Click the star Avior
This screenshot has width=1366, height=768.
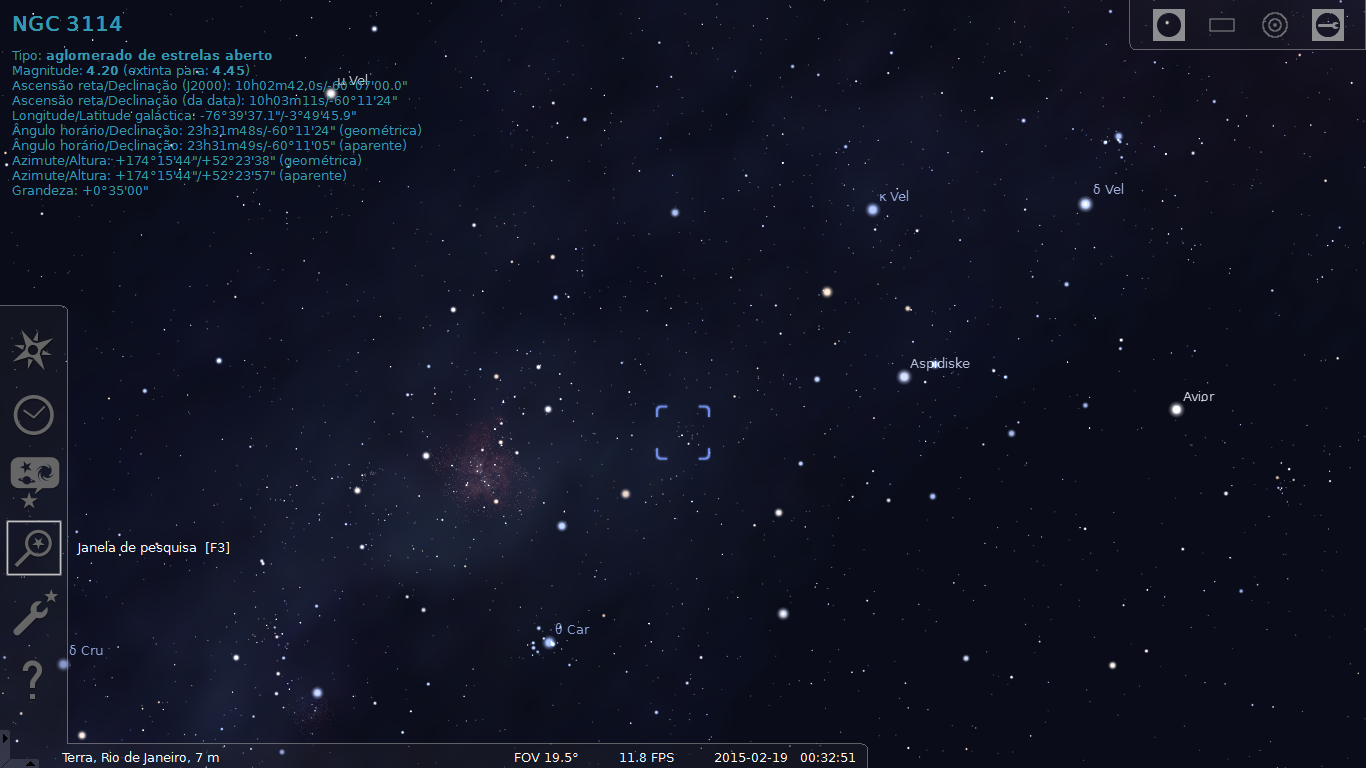[1176, 408]
